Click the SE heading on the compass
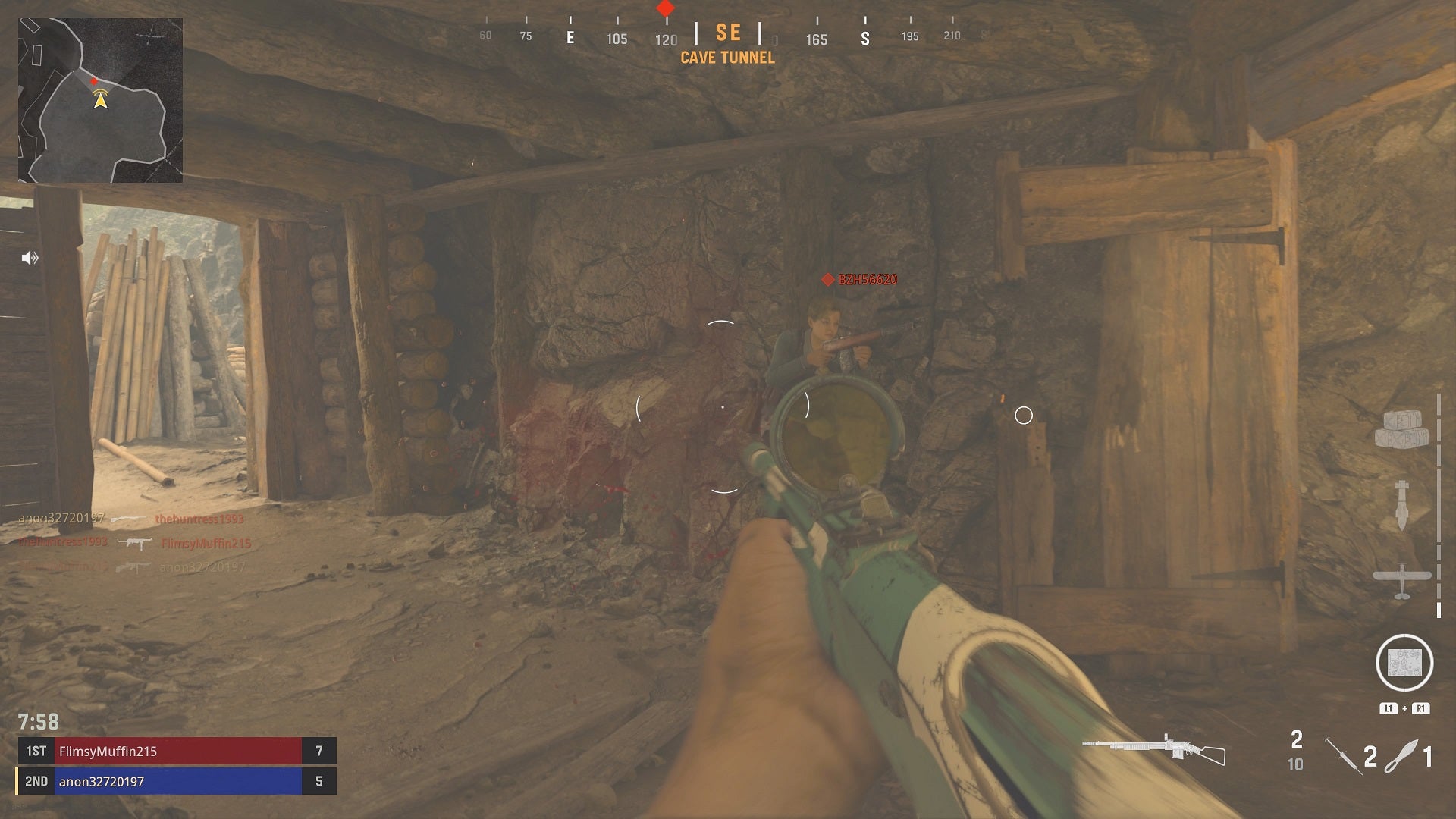1456x819 pixels. (x=729, y=33)
